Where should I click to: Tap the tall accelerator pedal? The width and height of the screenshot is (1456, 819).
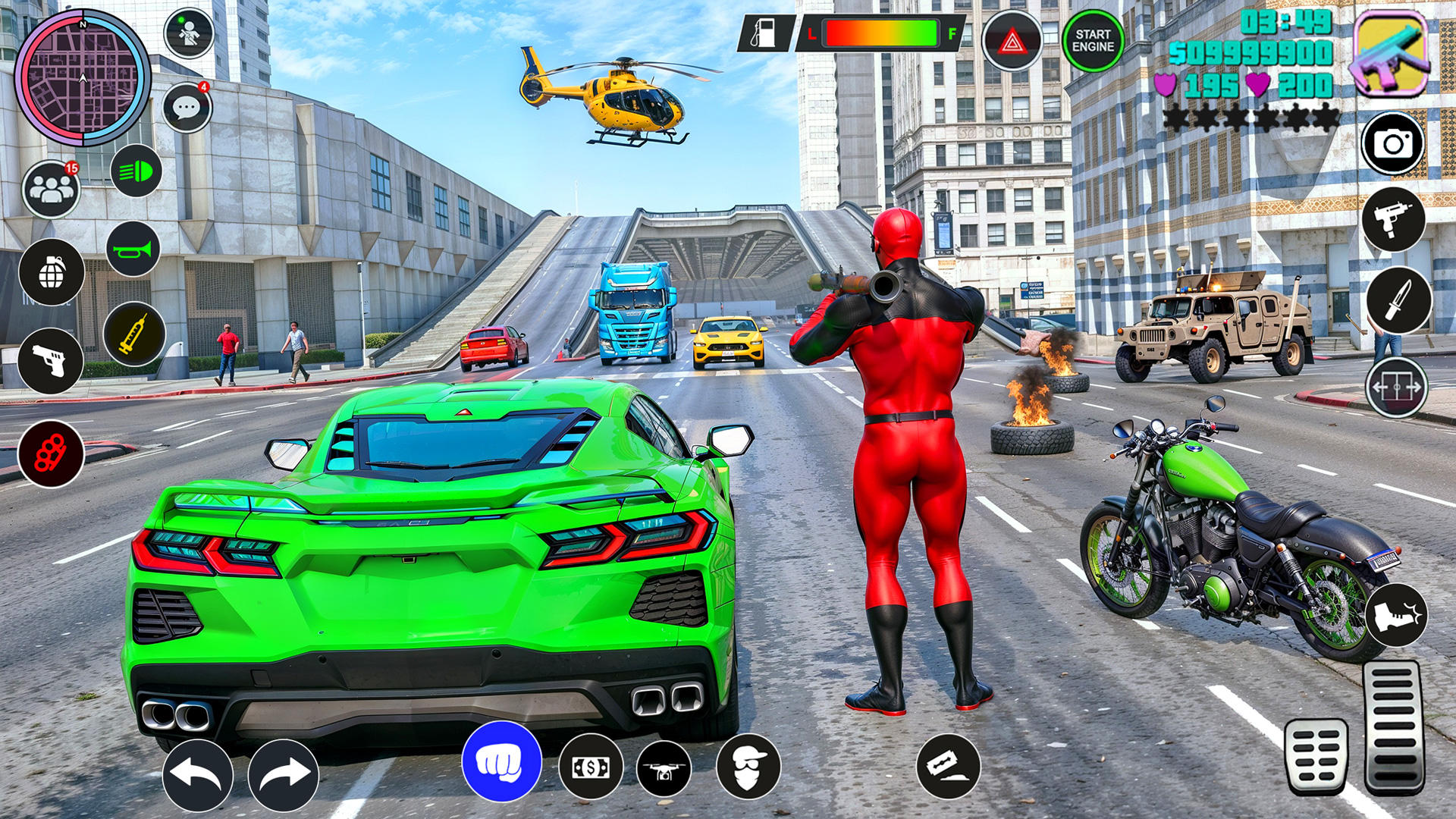pos(1392,726)
